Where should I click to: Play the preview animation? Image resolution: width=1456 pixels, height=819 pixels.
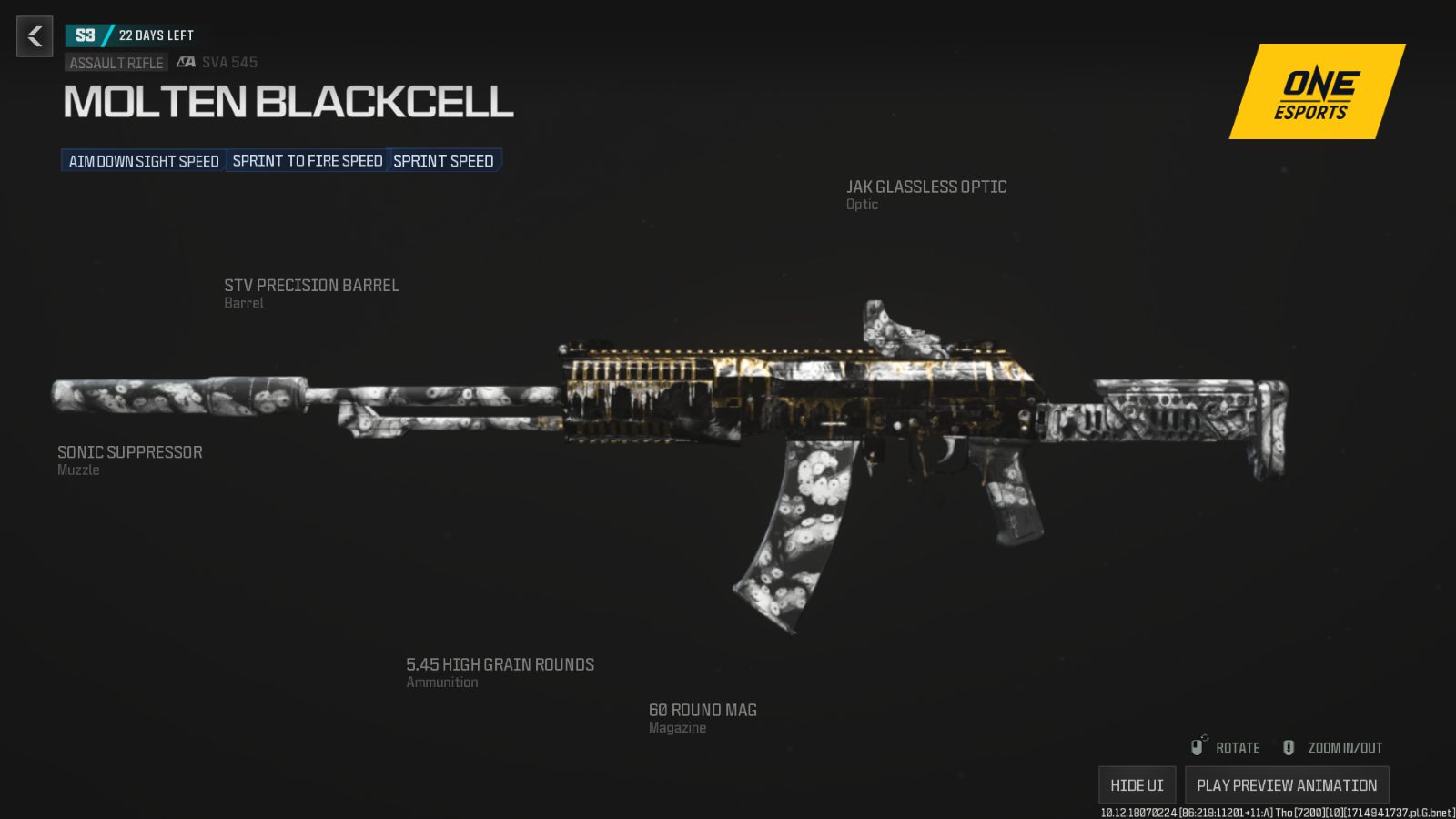[1287, 784]
